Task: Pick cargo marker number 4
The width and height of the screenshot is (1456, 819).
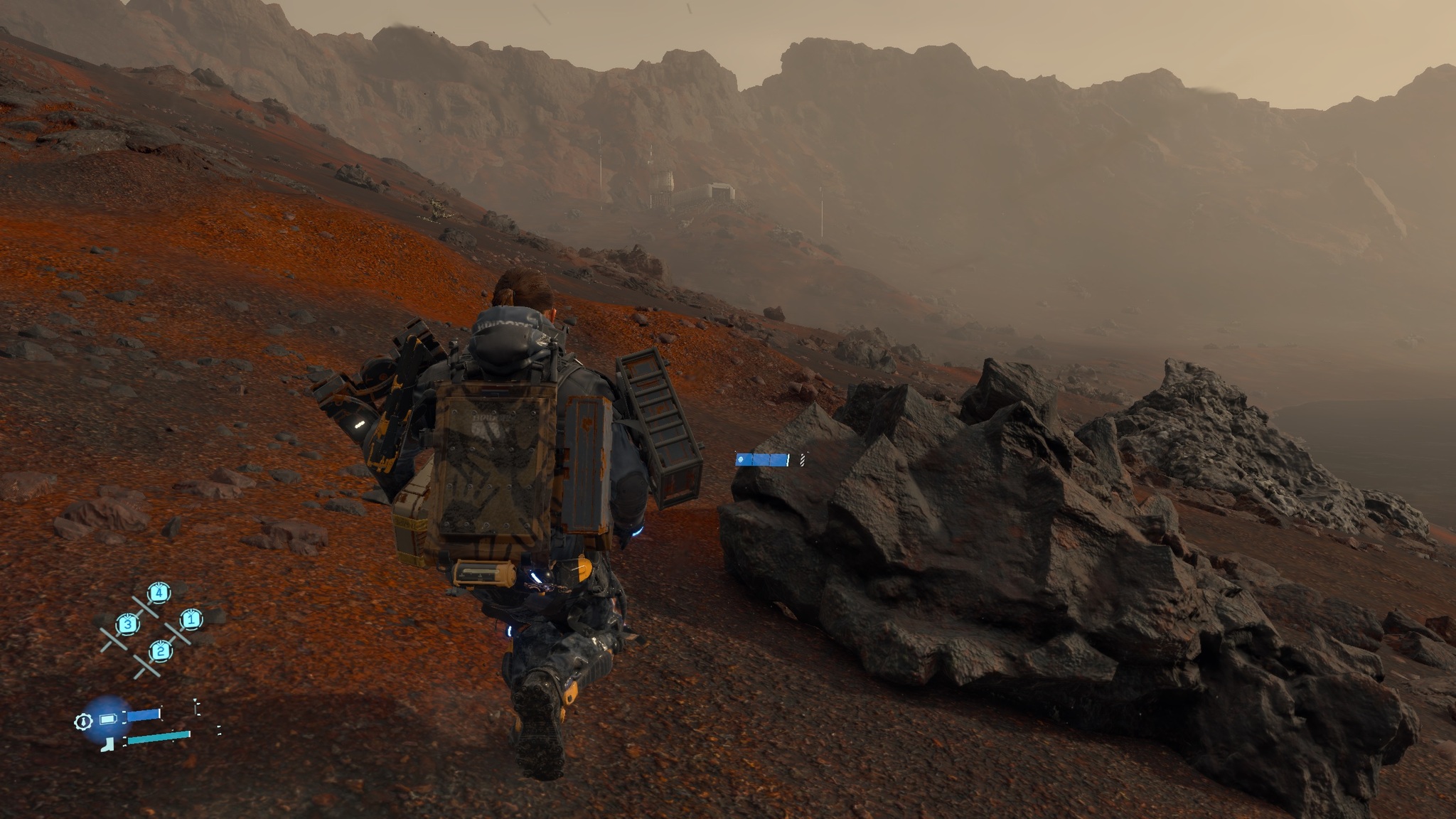Action: (x=159, y=592)
